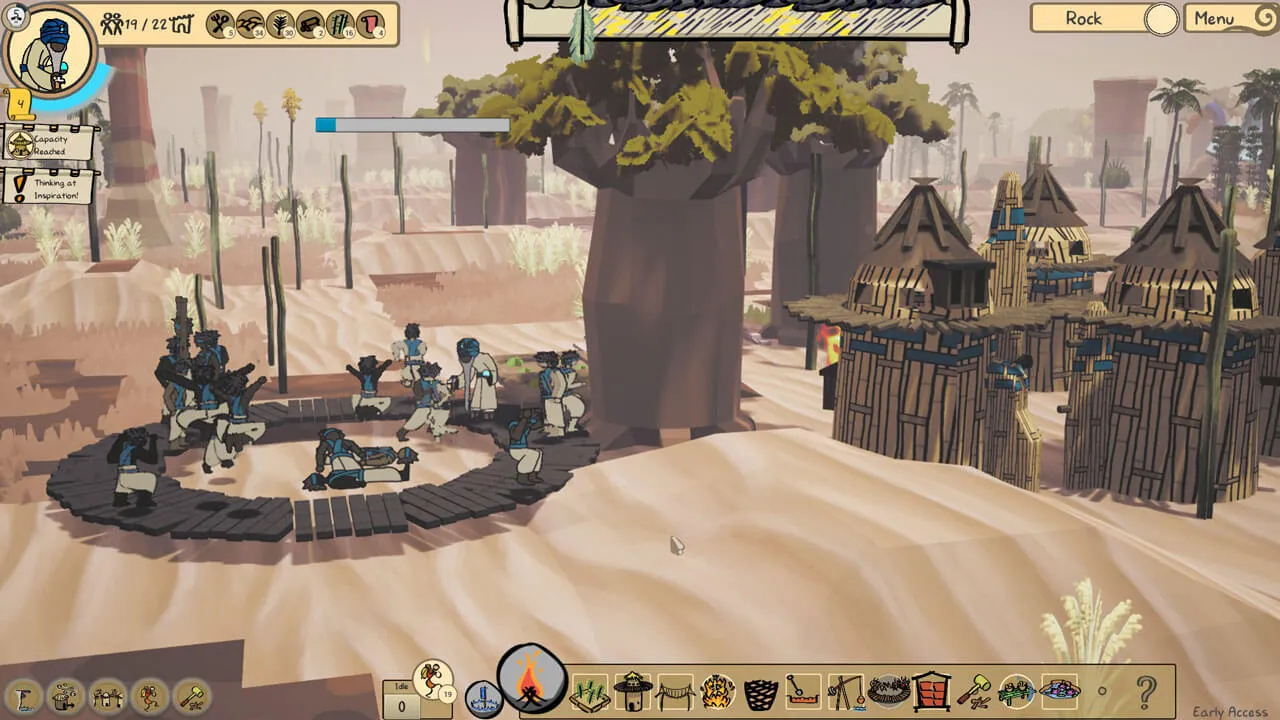This screenshot has width=1280, height=720.
Task: Click the idle villagers counter
Action: [401, 699]
